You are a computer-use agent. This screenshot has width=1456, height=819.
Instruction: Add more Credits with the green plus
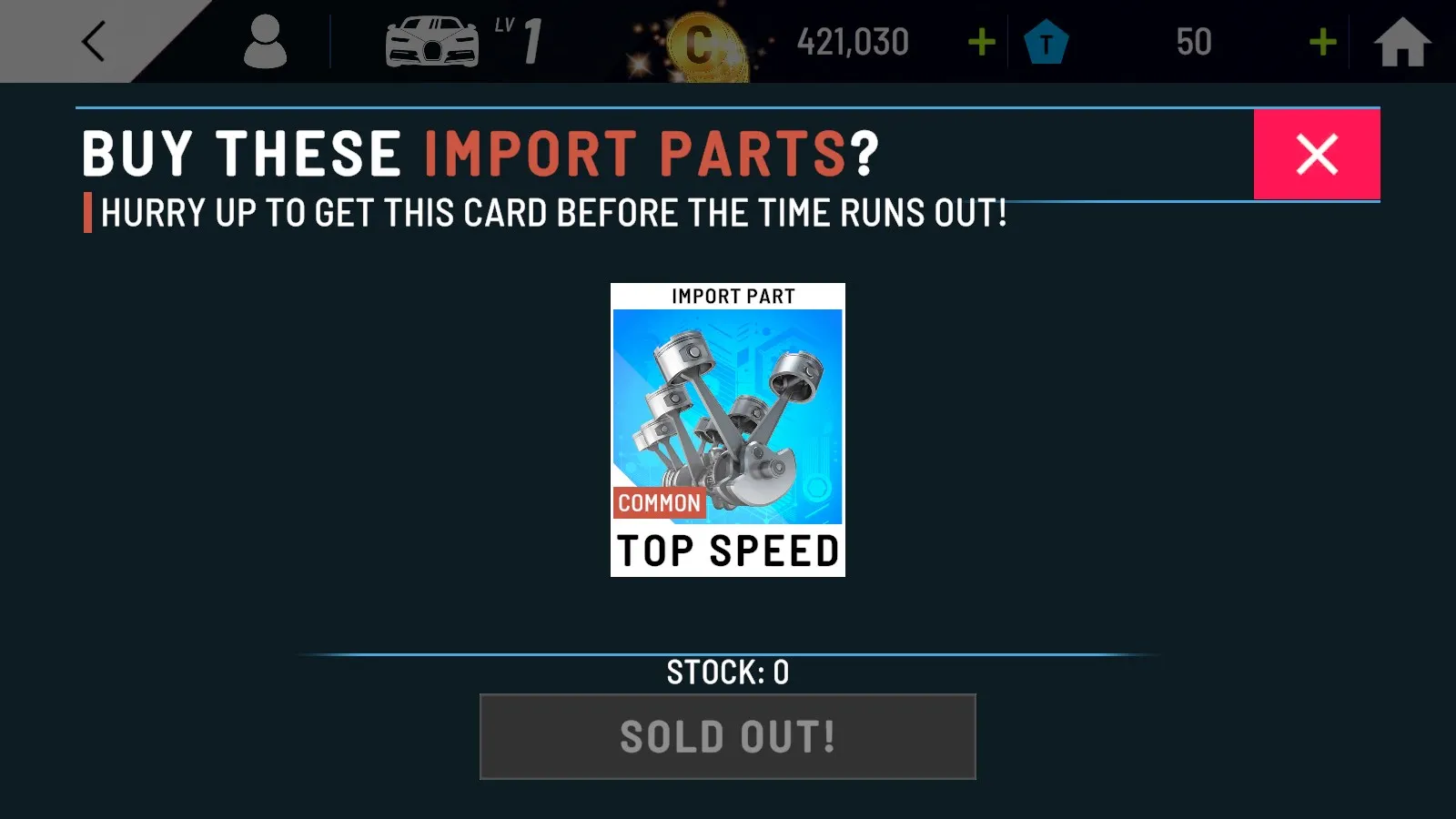click(x=980, y=41)
